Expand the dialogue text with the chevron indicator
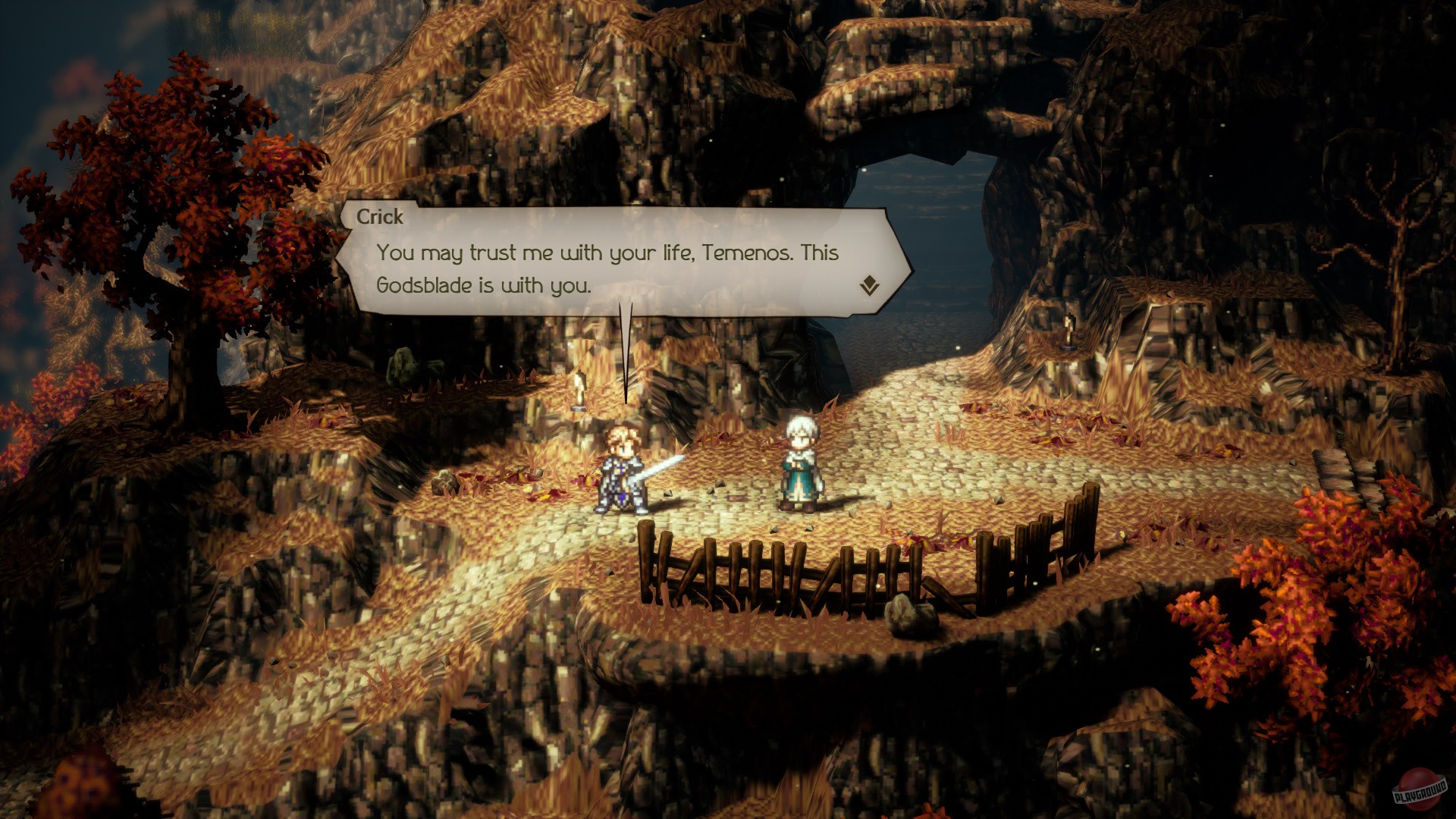 click(871, 286)
